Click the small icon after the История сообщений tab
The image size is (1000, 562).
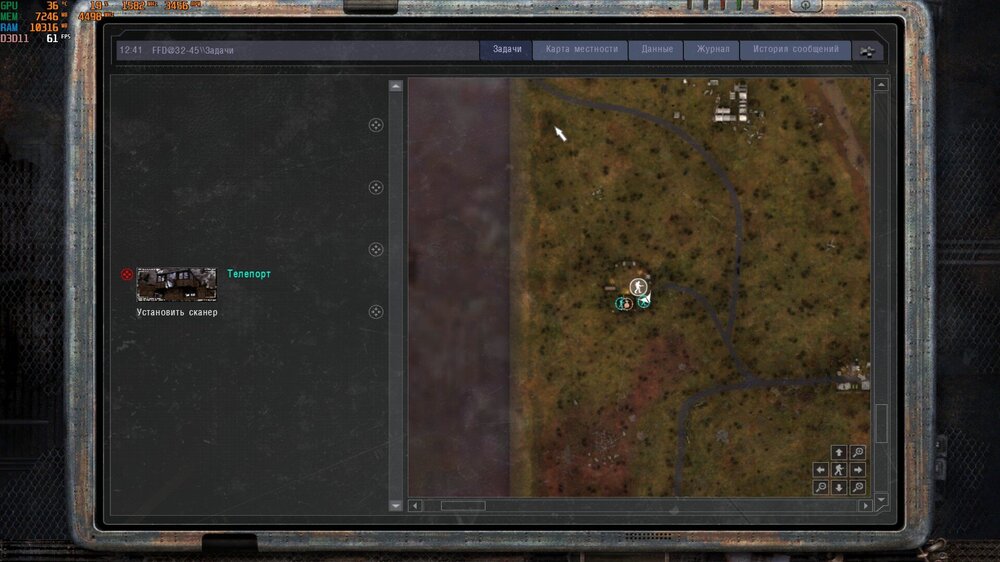(868, 52)
